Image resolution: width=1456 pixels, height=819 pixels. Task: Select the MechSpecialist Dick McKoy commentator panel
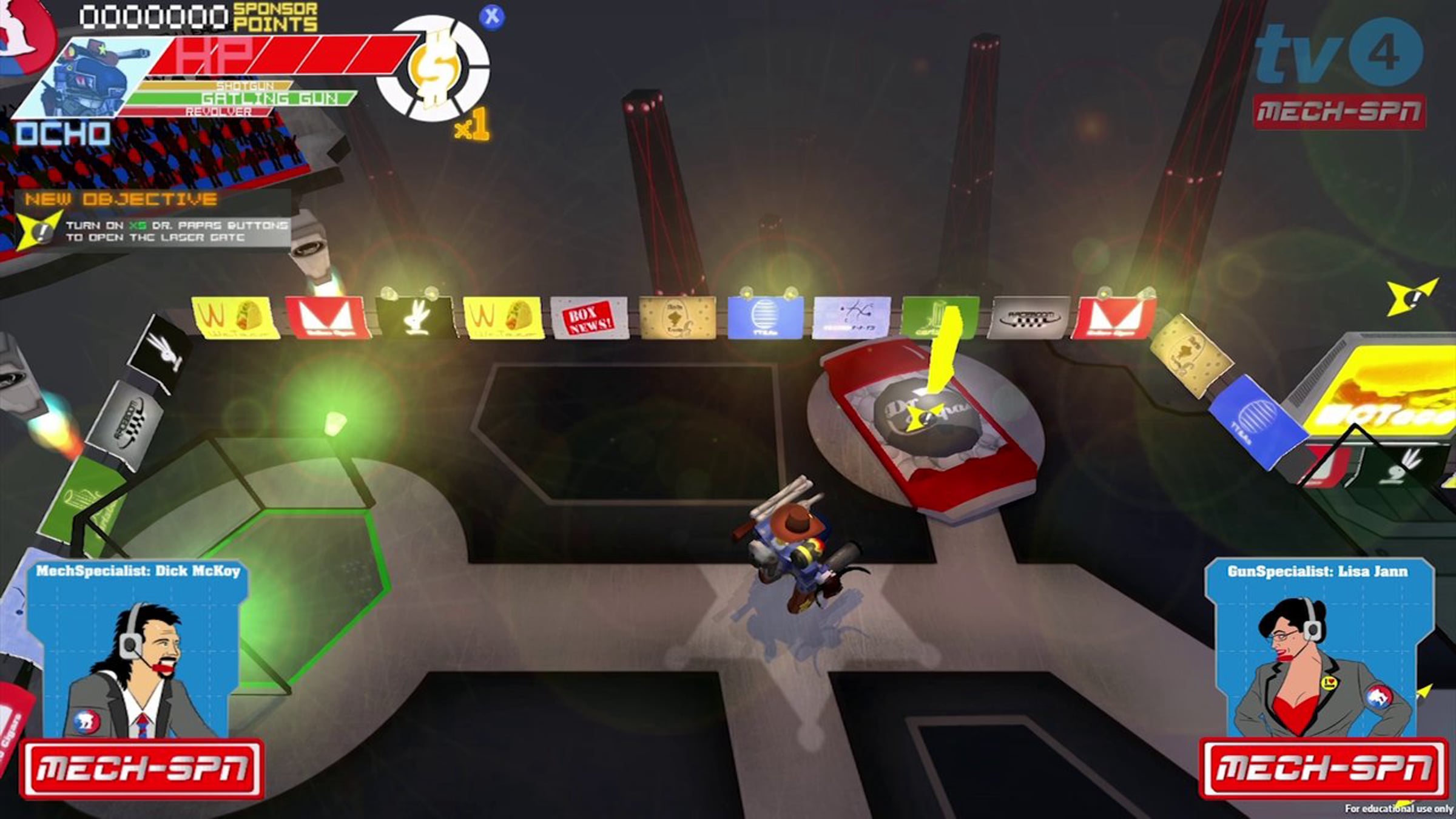(138, 652)
